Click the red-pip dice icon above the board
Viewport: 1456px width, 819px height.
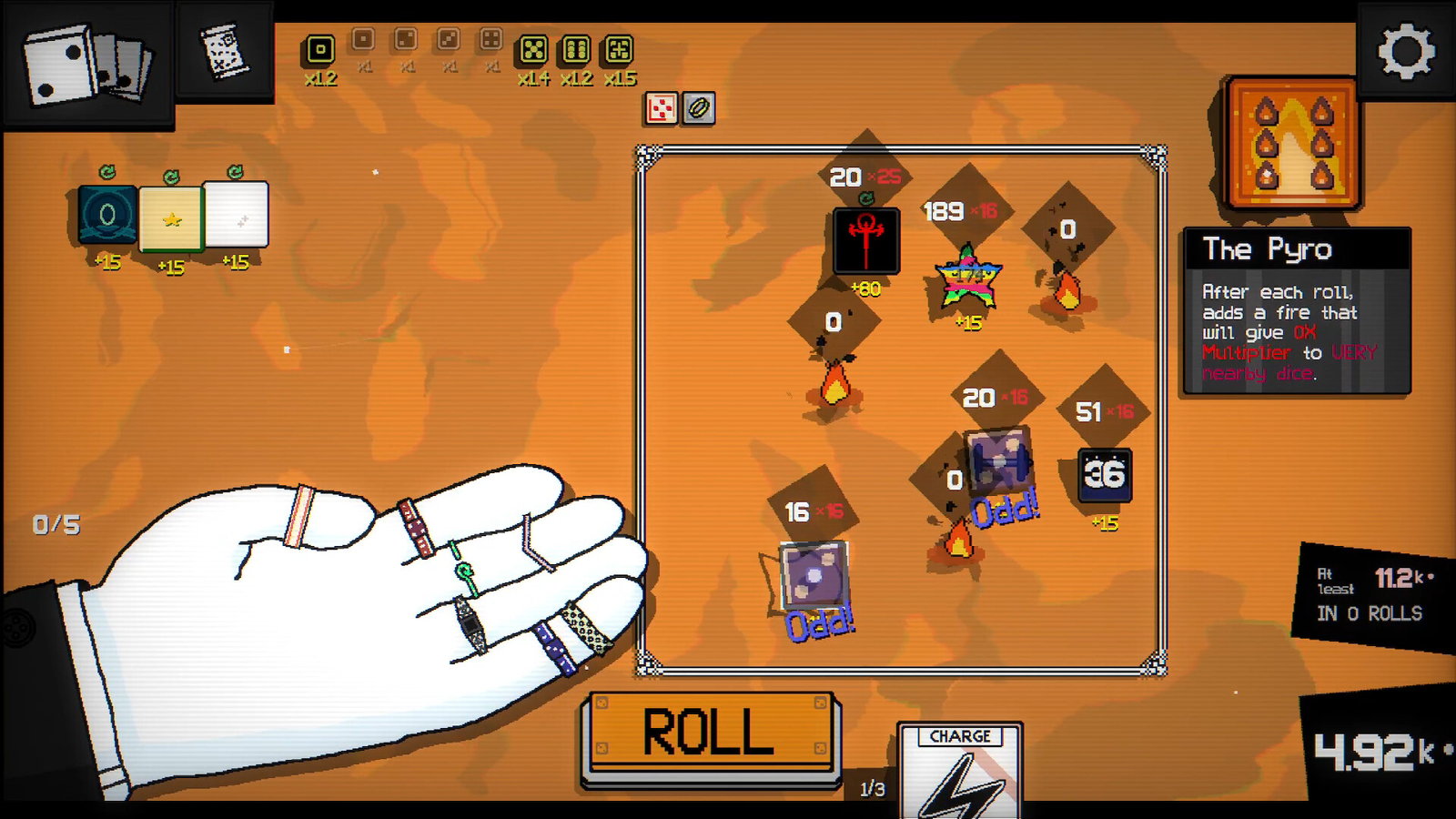pyautogui.click(x=661, y=108)
